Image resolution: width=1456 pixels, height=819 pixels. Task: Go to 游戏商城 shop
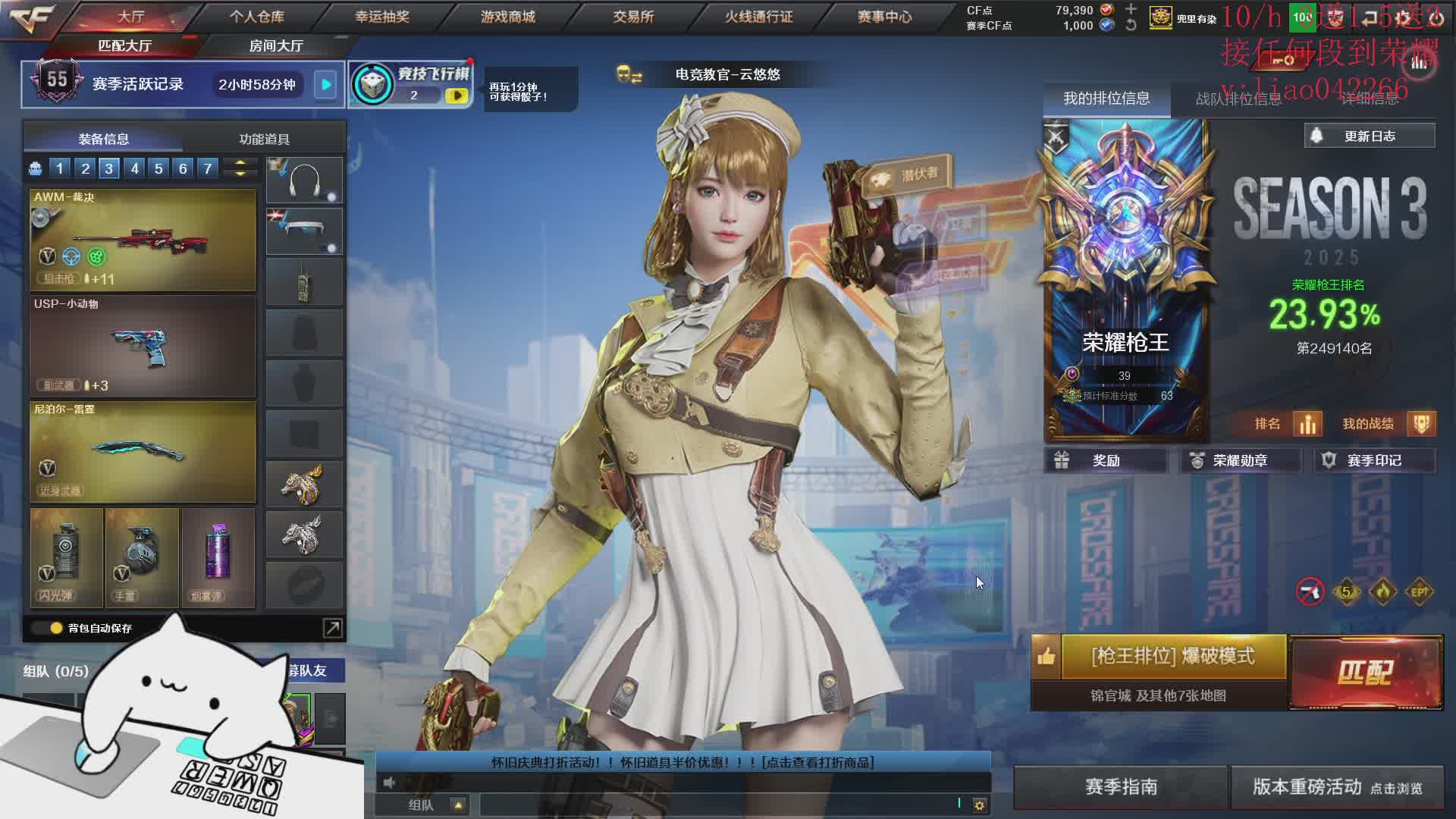click(x=508, y=17)
